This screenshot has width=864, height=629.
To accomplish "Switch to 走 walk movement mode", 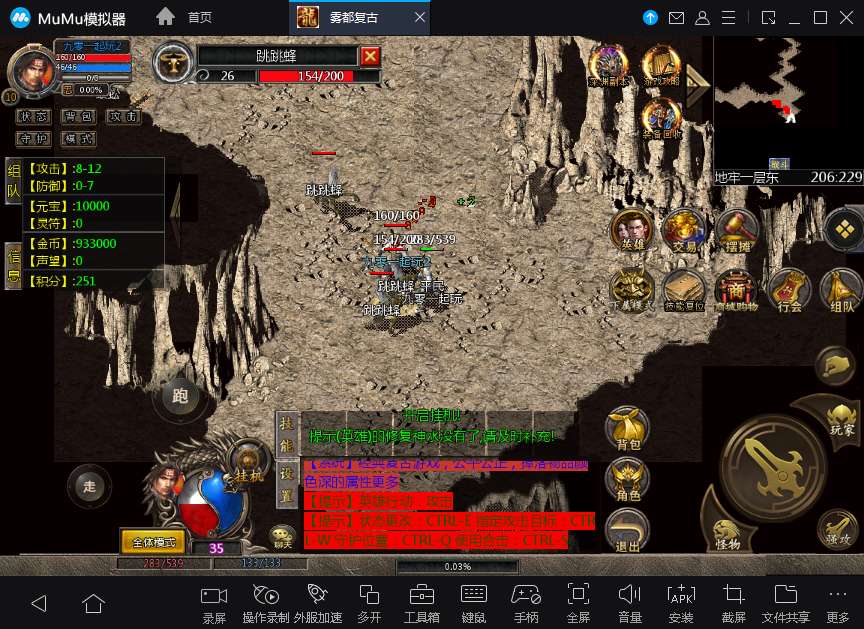I will point(88,487).
